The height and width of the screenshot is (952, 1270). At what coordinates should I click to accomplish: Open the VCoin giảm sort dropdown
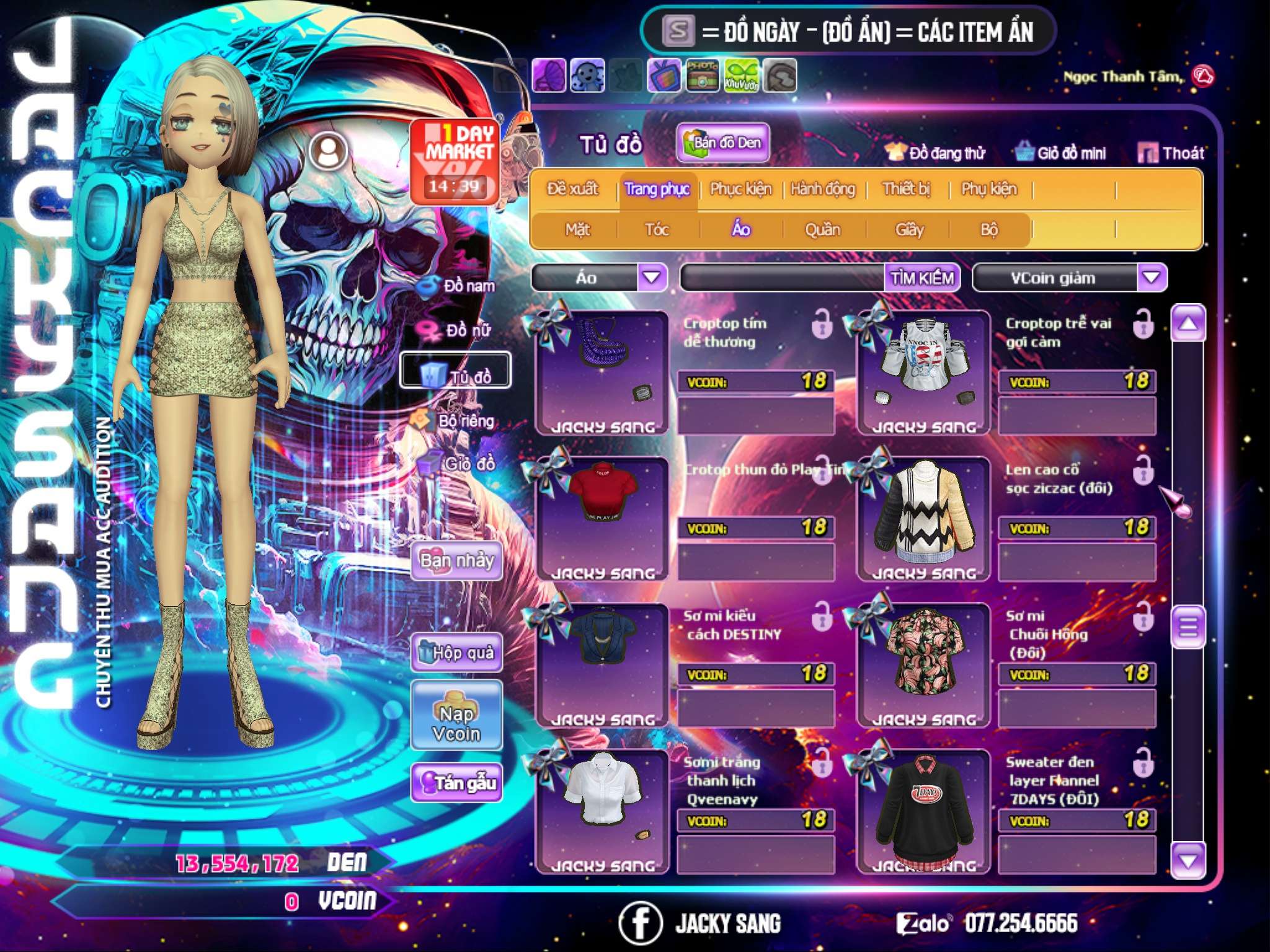(1152, 278)
